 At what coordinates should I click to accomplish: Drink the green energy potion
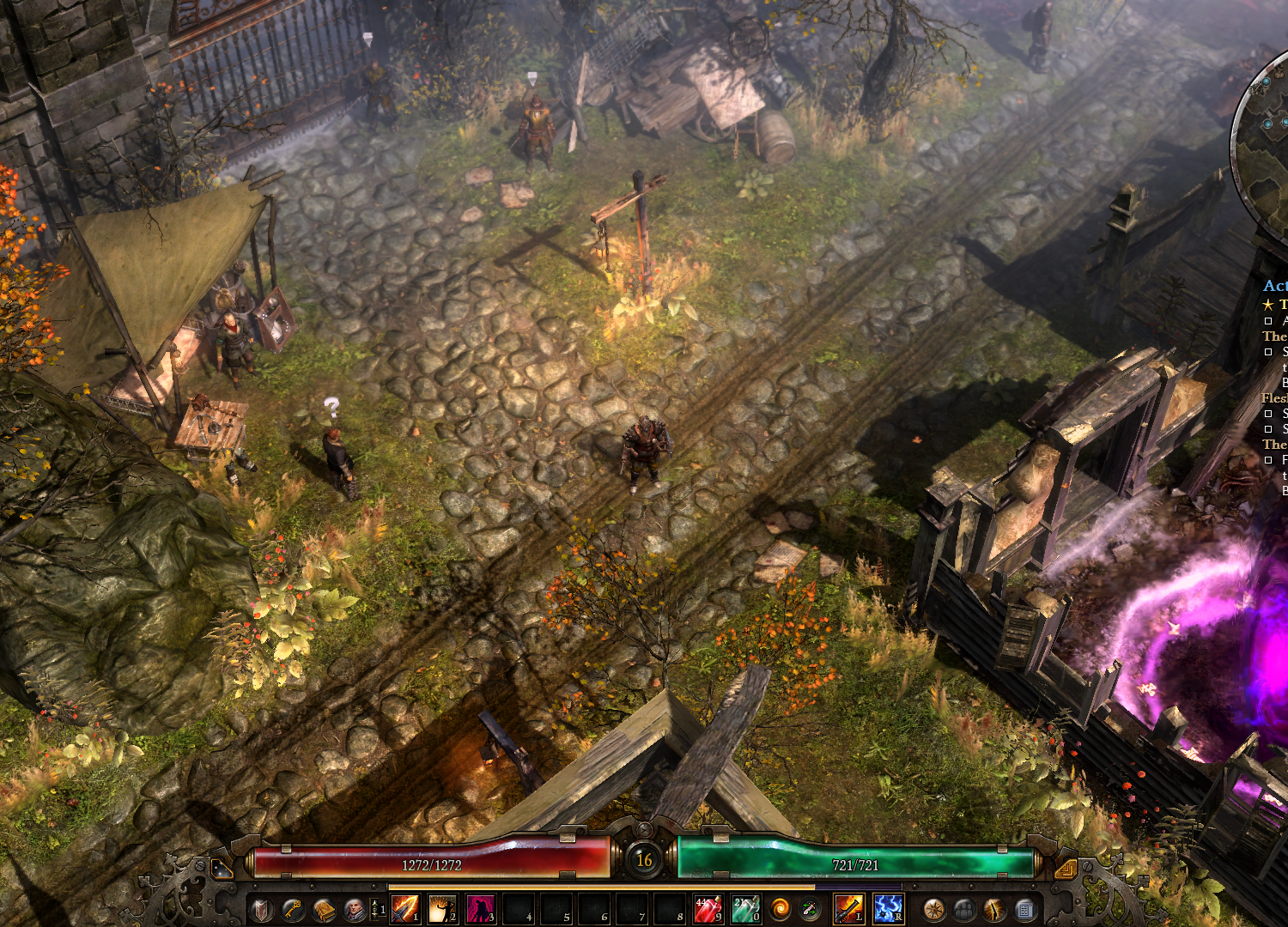[x=744, y=909]
